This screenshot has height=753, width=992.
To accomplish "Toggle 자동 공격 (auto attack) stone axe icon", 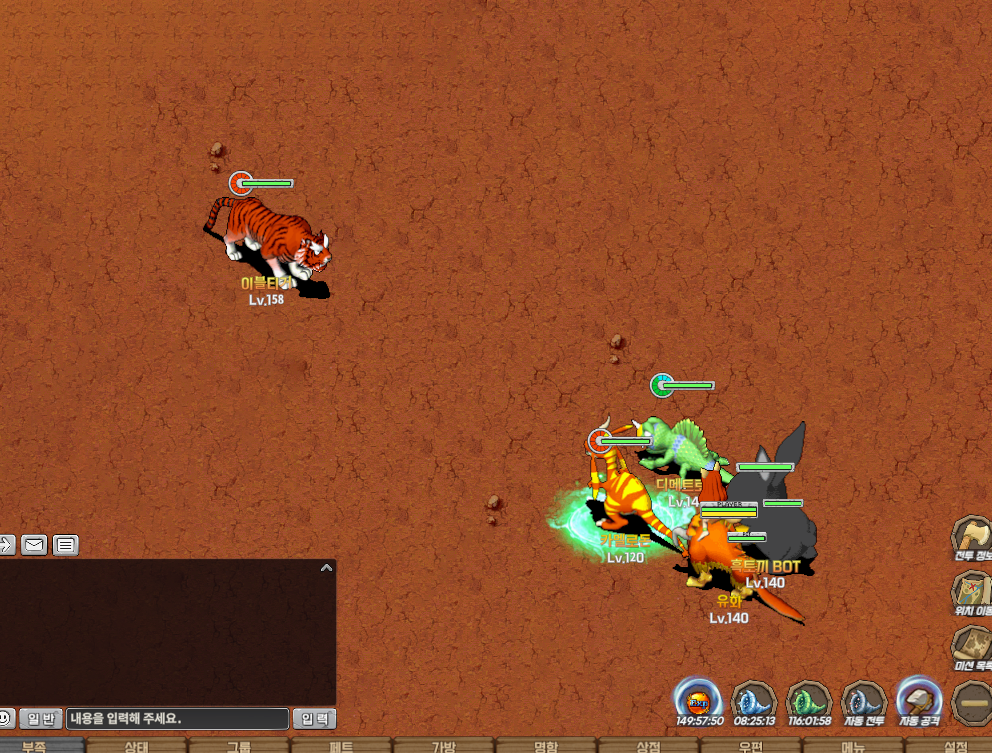I will click(x=918, y=699).
